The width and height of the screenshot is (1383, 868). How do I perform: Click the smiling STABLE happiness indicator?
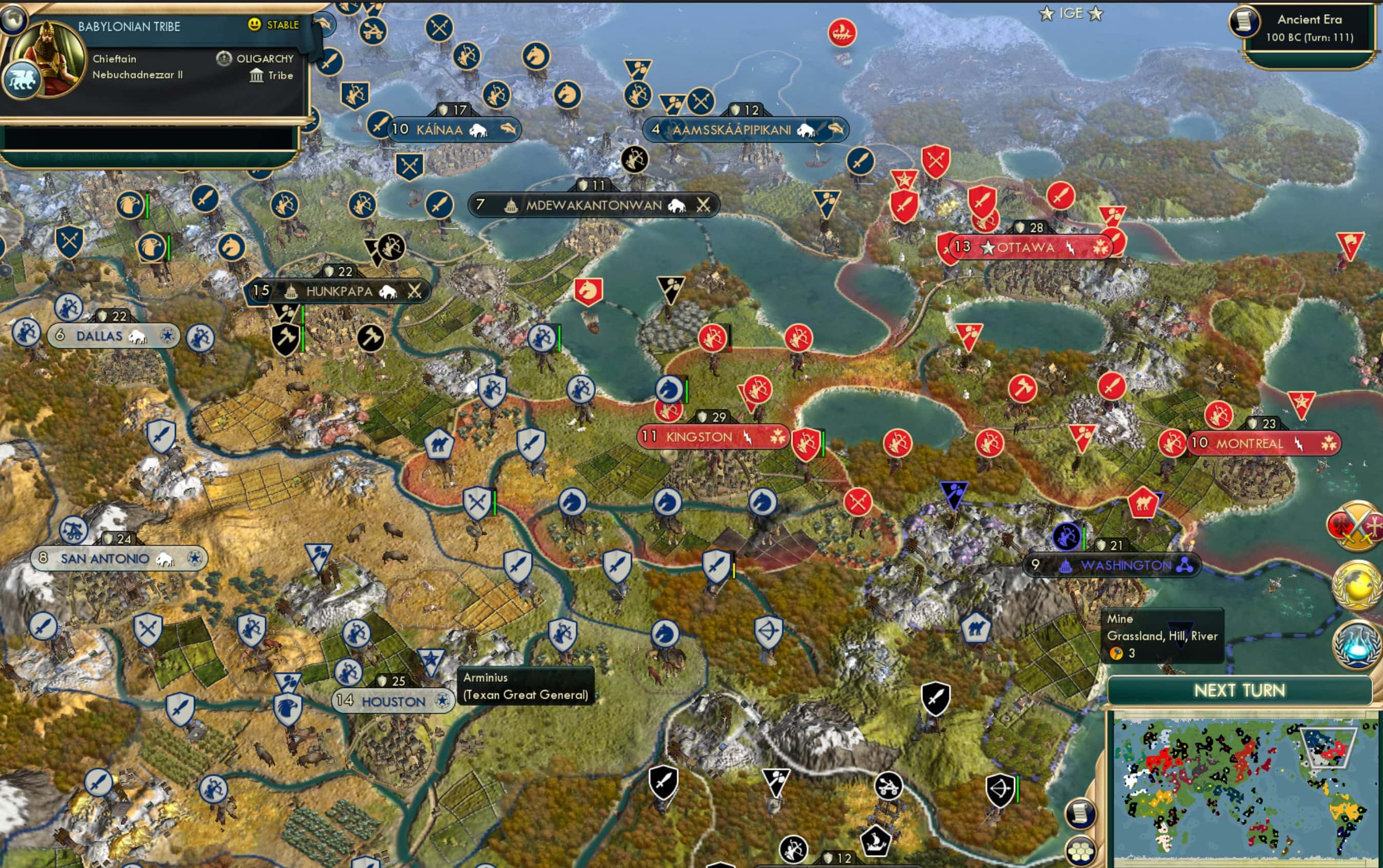click(x=255, y=25)
